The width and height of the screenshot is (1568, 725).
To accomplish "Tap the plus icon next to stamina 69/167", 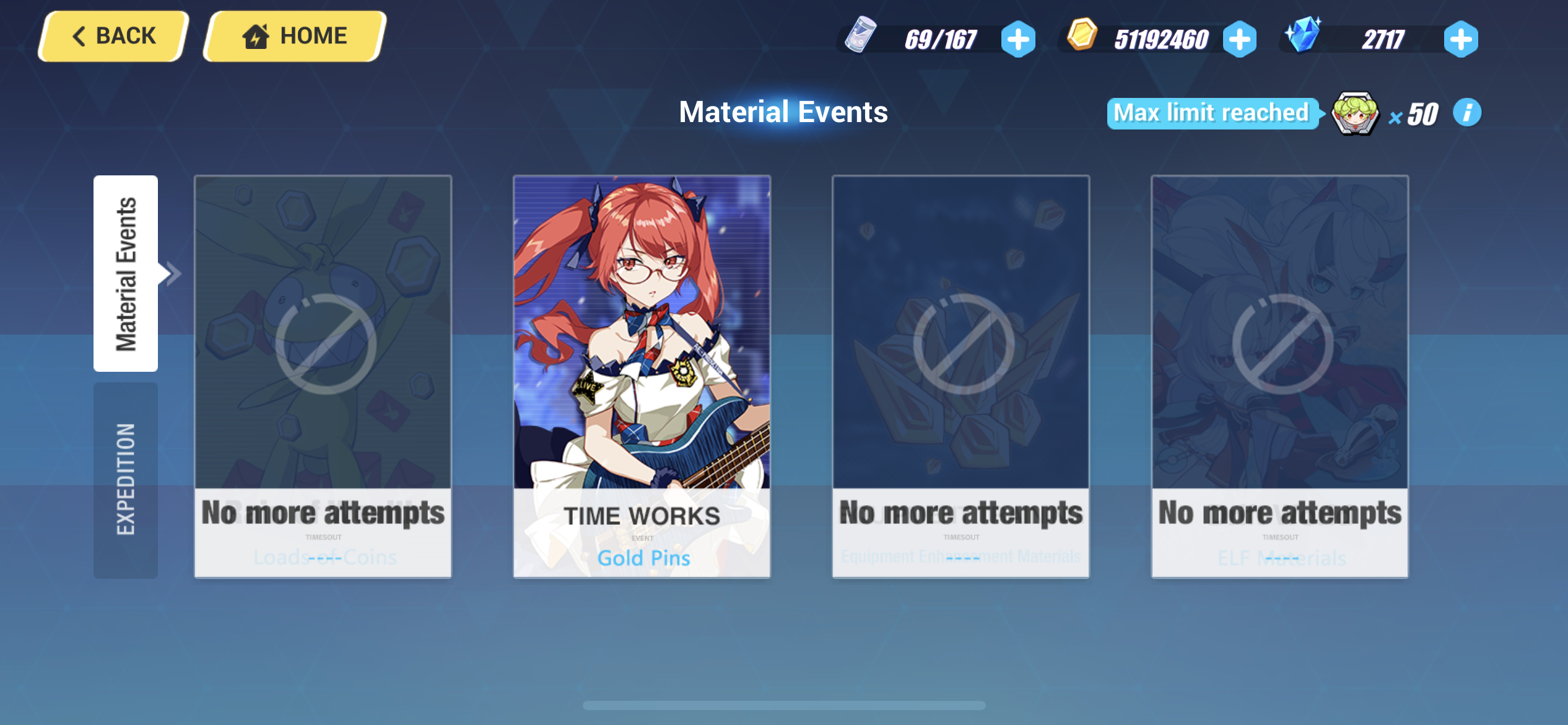I will (1017, 39).
